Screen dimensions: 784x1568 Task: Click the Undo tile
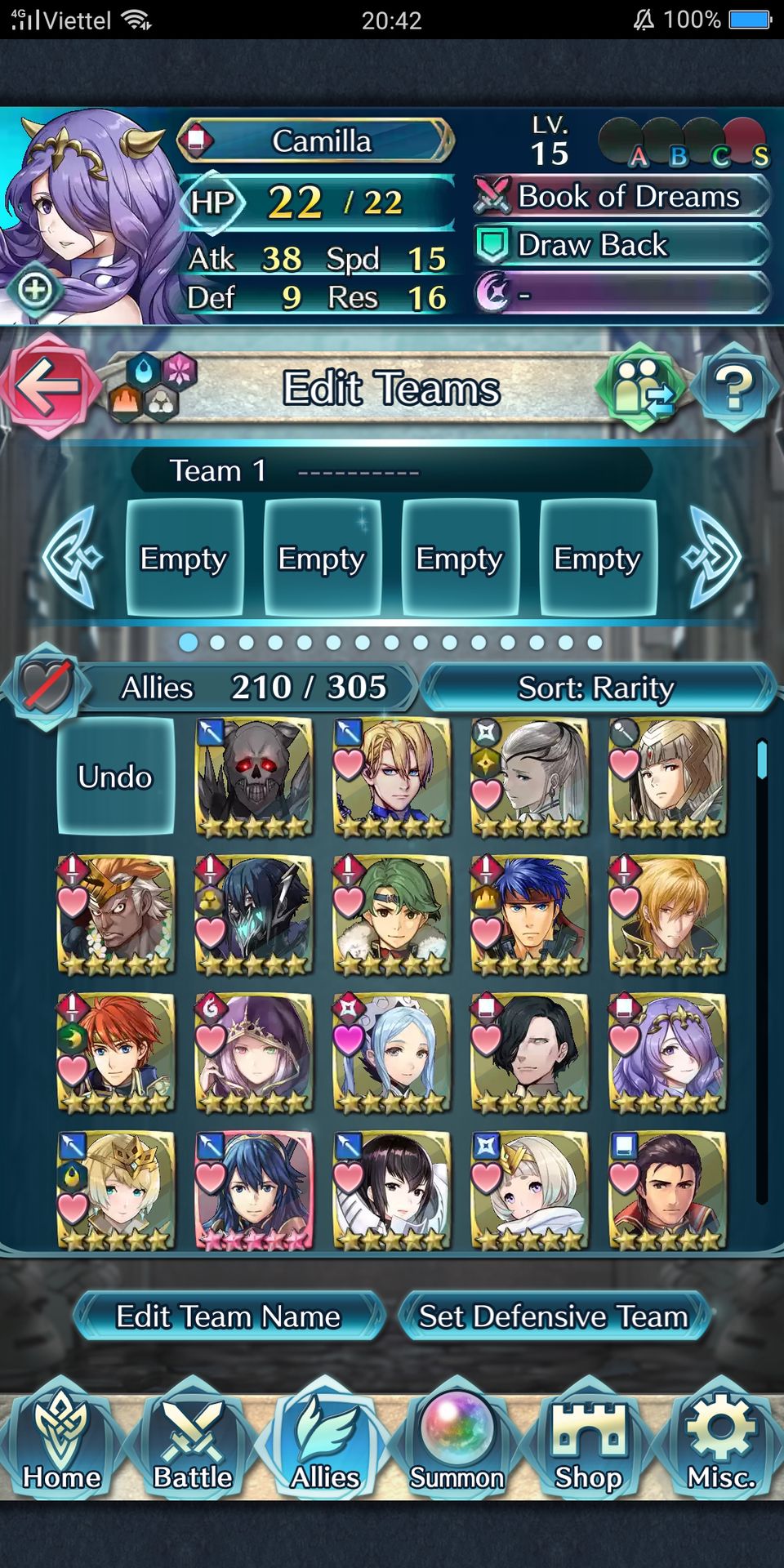pos(115,777)
